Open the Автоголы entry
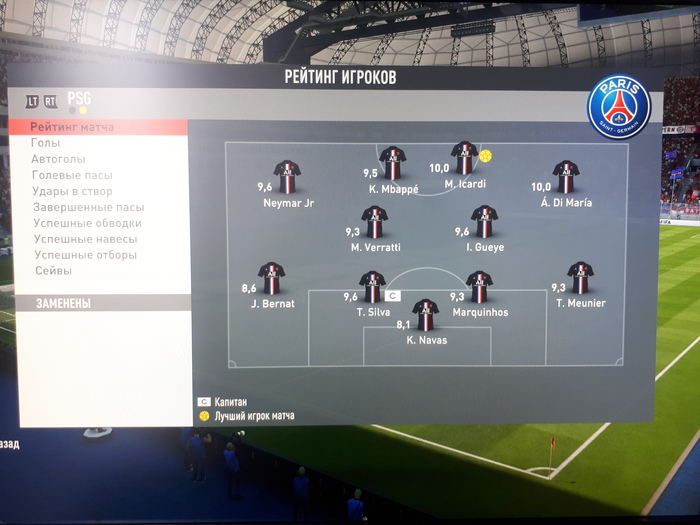This screenshot has height=525, width=700. pyautogui.click(x=59, y=159)
